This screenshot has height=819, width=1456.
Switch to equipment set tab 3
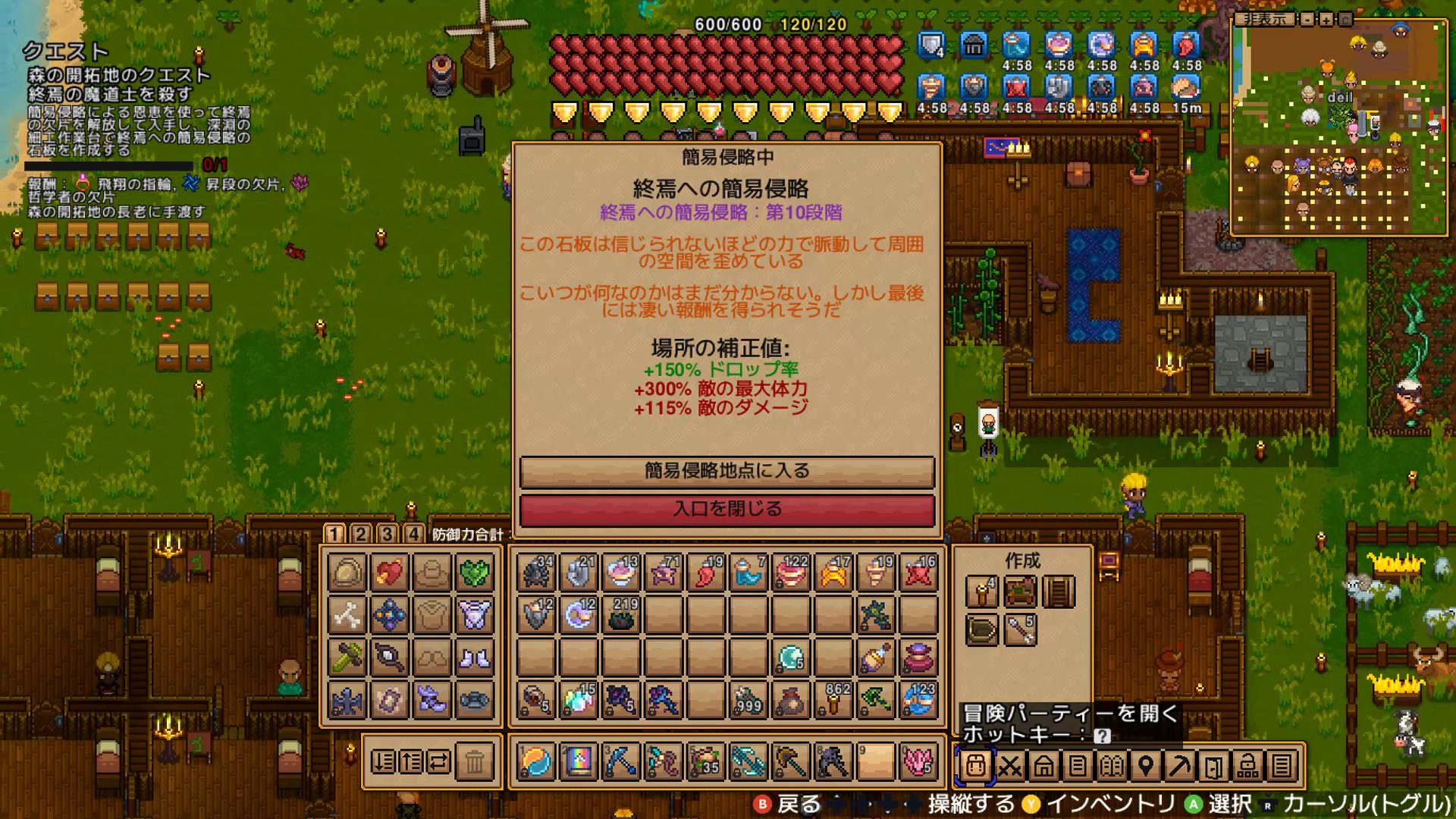point(387,534)
